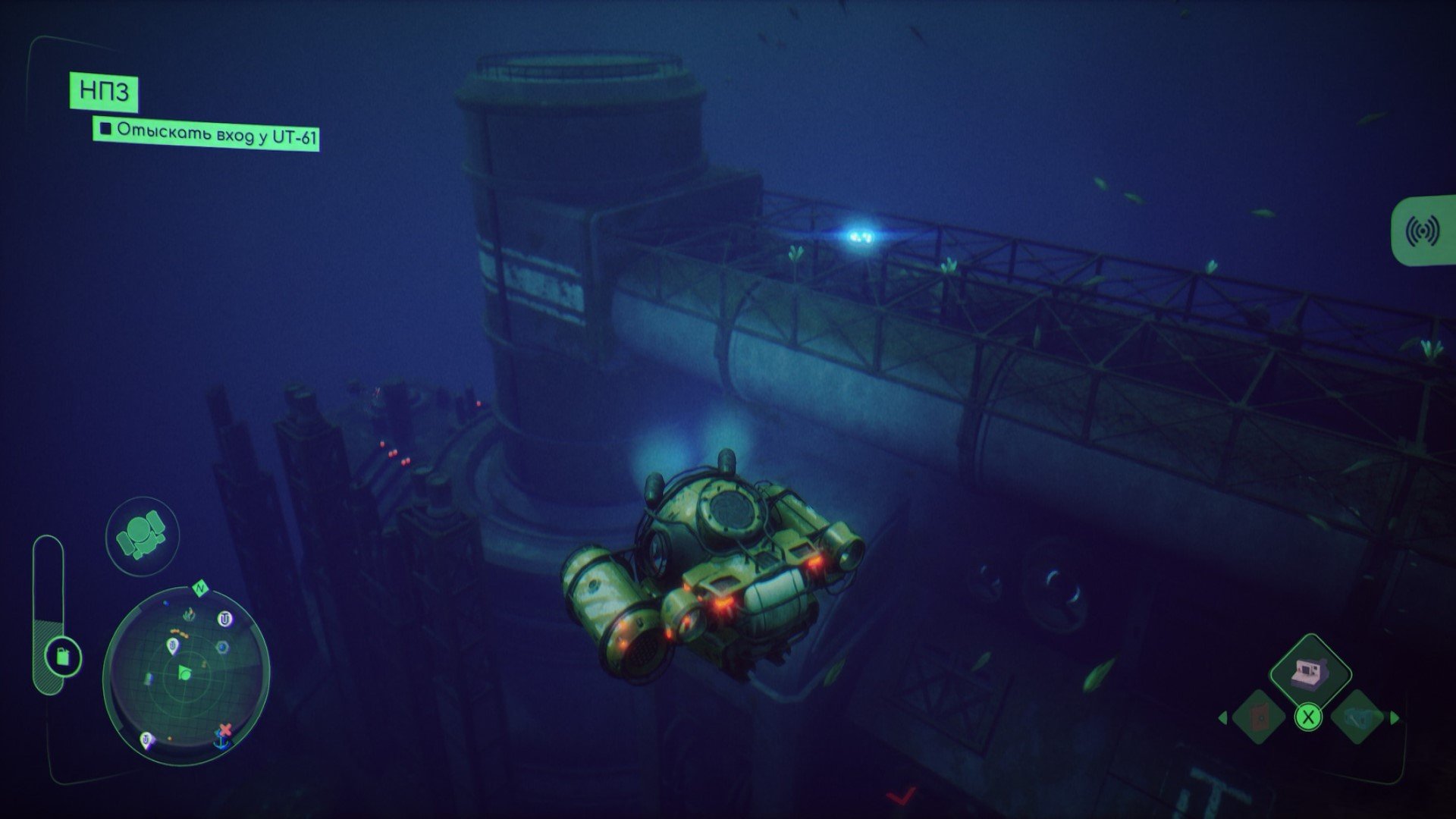Click the НПЗ quest title

[104, 93]
